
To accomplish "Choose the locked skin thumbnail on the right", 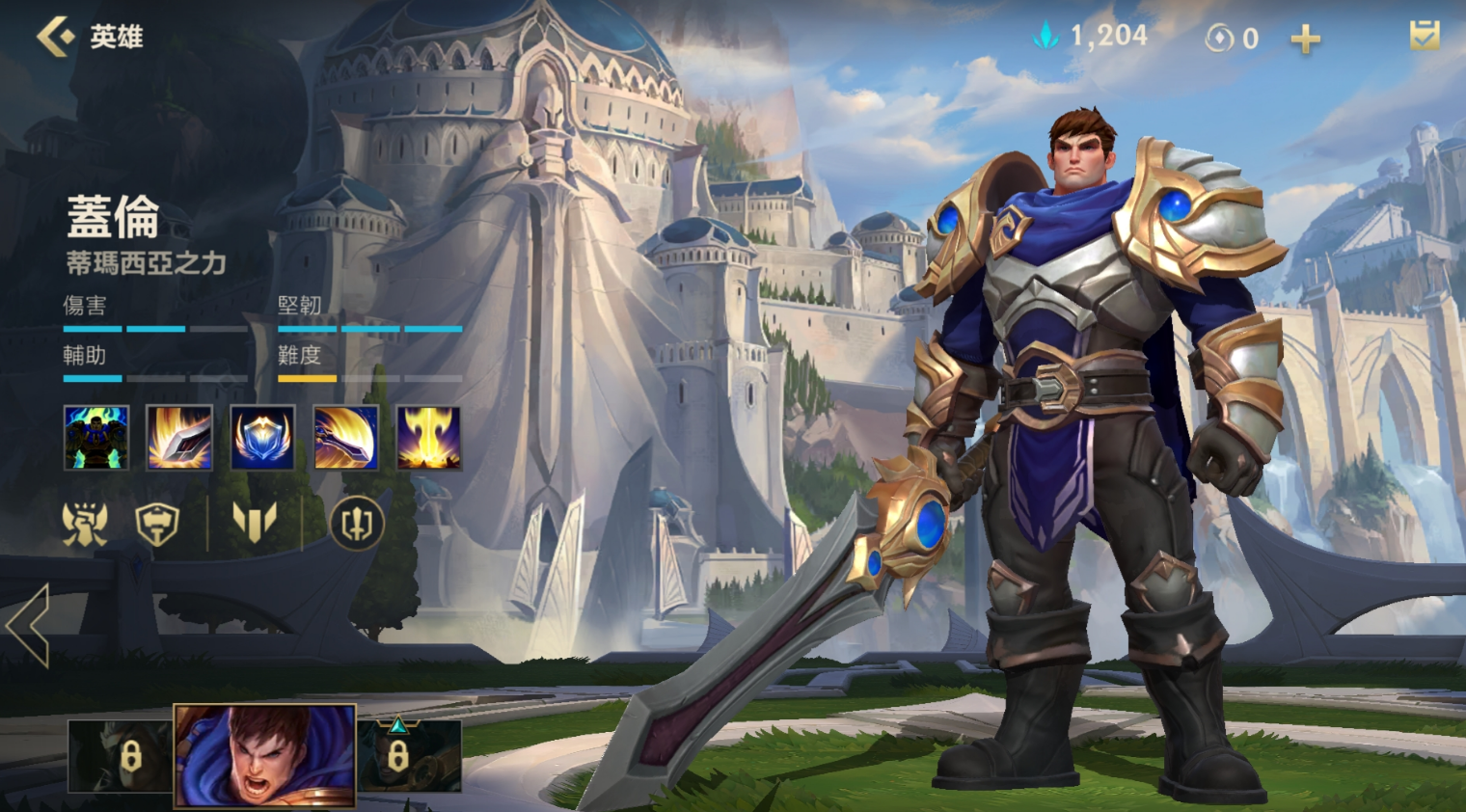I will (409, 756).
